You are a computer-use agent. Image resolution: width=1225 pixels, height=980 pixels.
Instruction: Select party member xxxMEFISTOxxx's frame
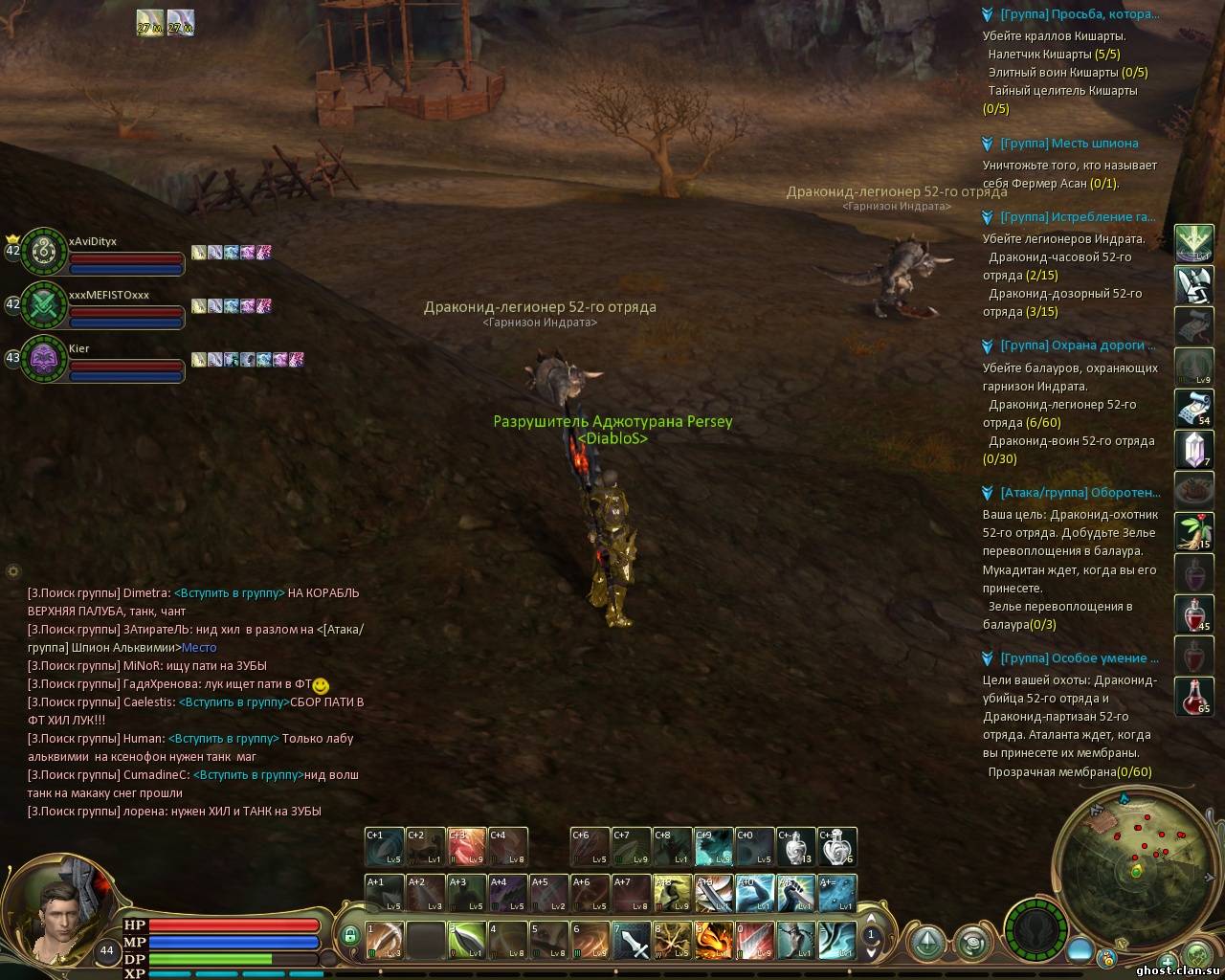point(43,305)
